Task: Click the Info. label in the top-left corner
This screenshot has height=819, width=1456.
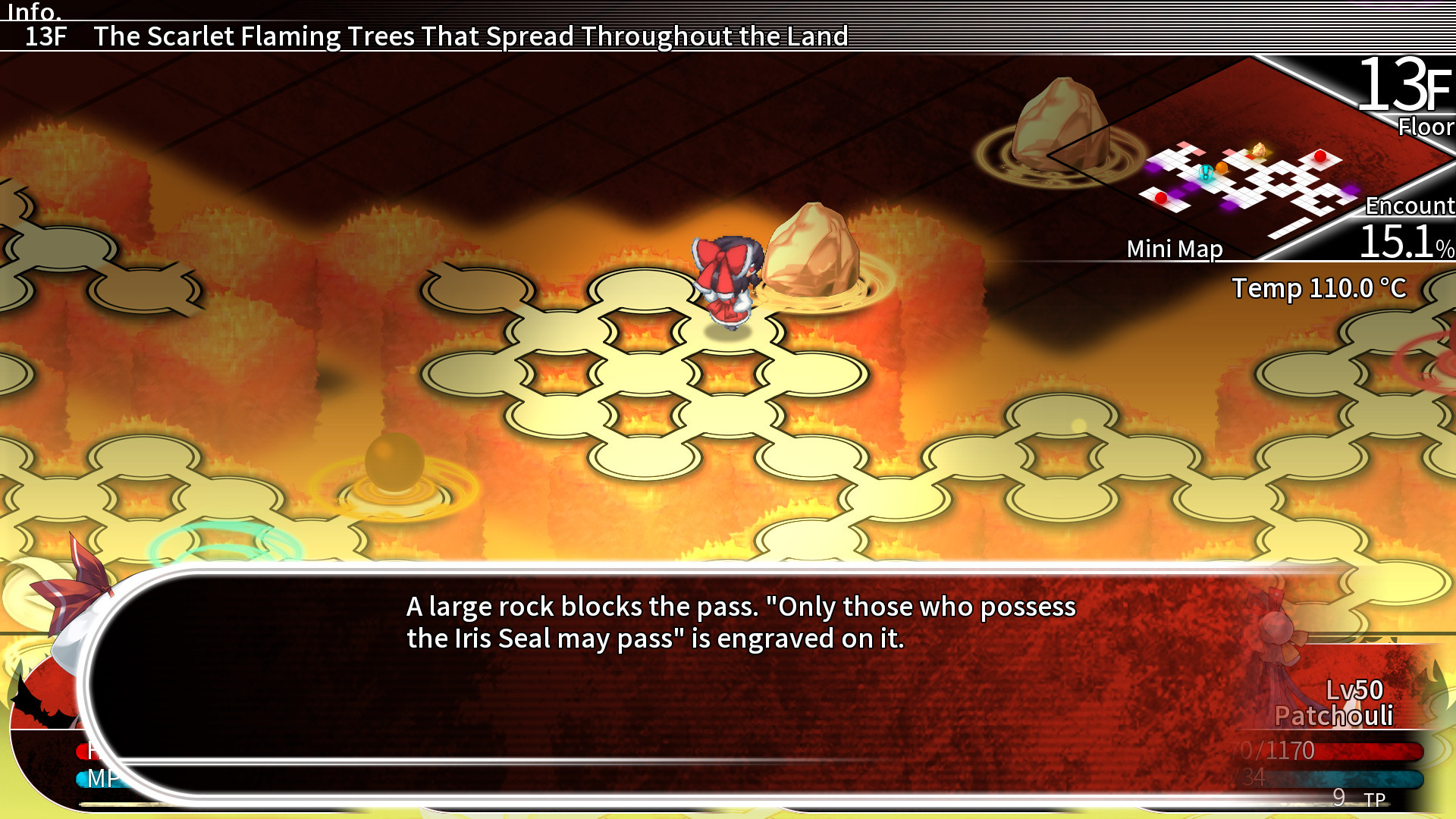Action: 34,11
